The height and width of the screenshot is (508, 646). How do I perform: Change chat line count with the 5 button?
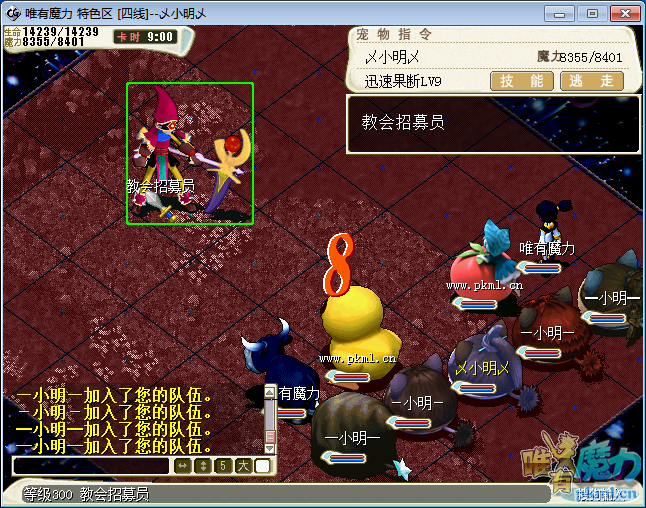222,466
